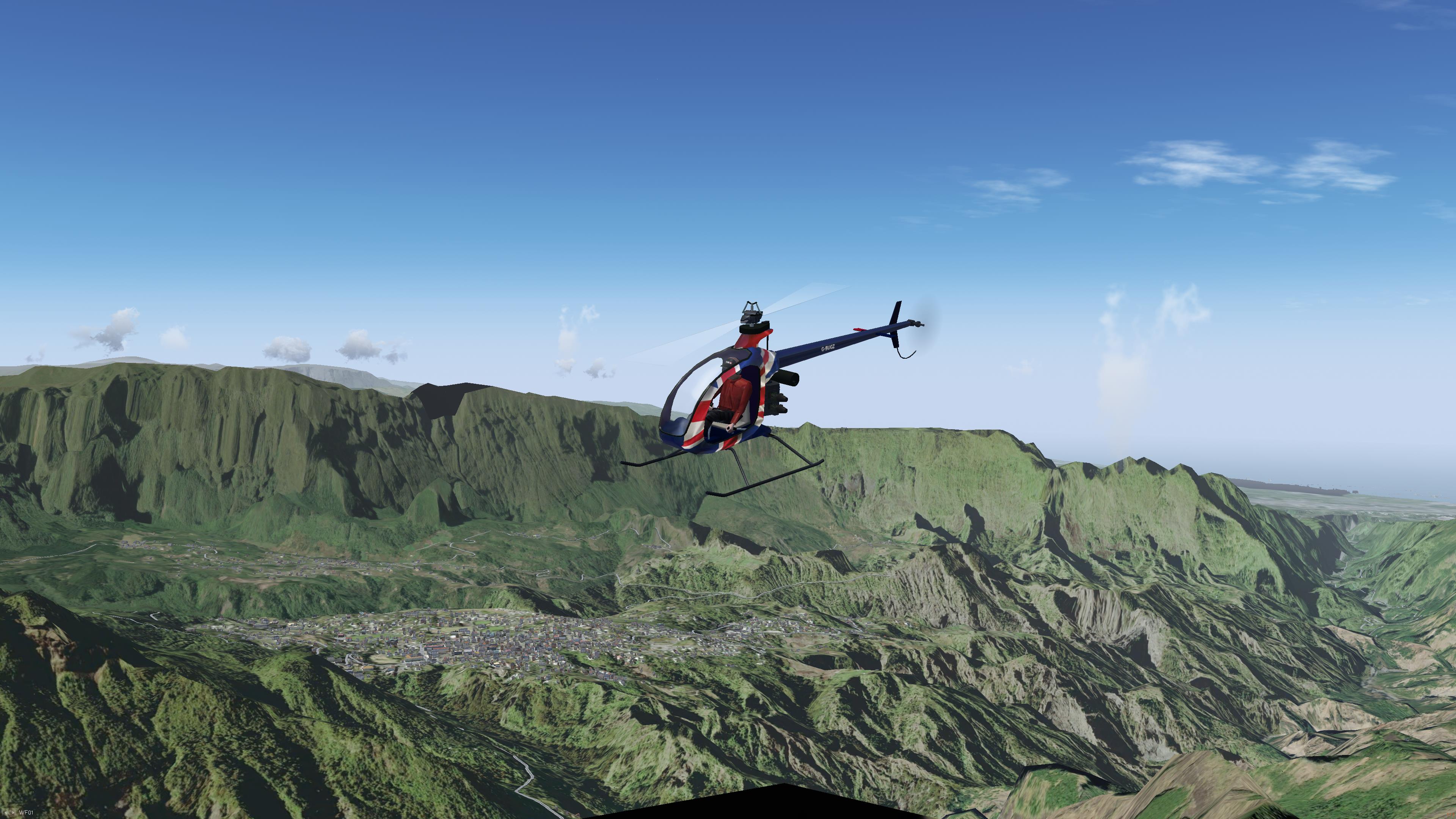The width and height of the screenshot is (1456, 819).
Task: Click the left arrow beside WF01
Action: (6, 813)
